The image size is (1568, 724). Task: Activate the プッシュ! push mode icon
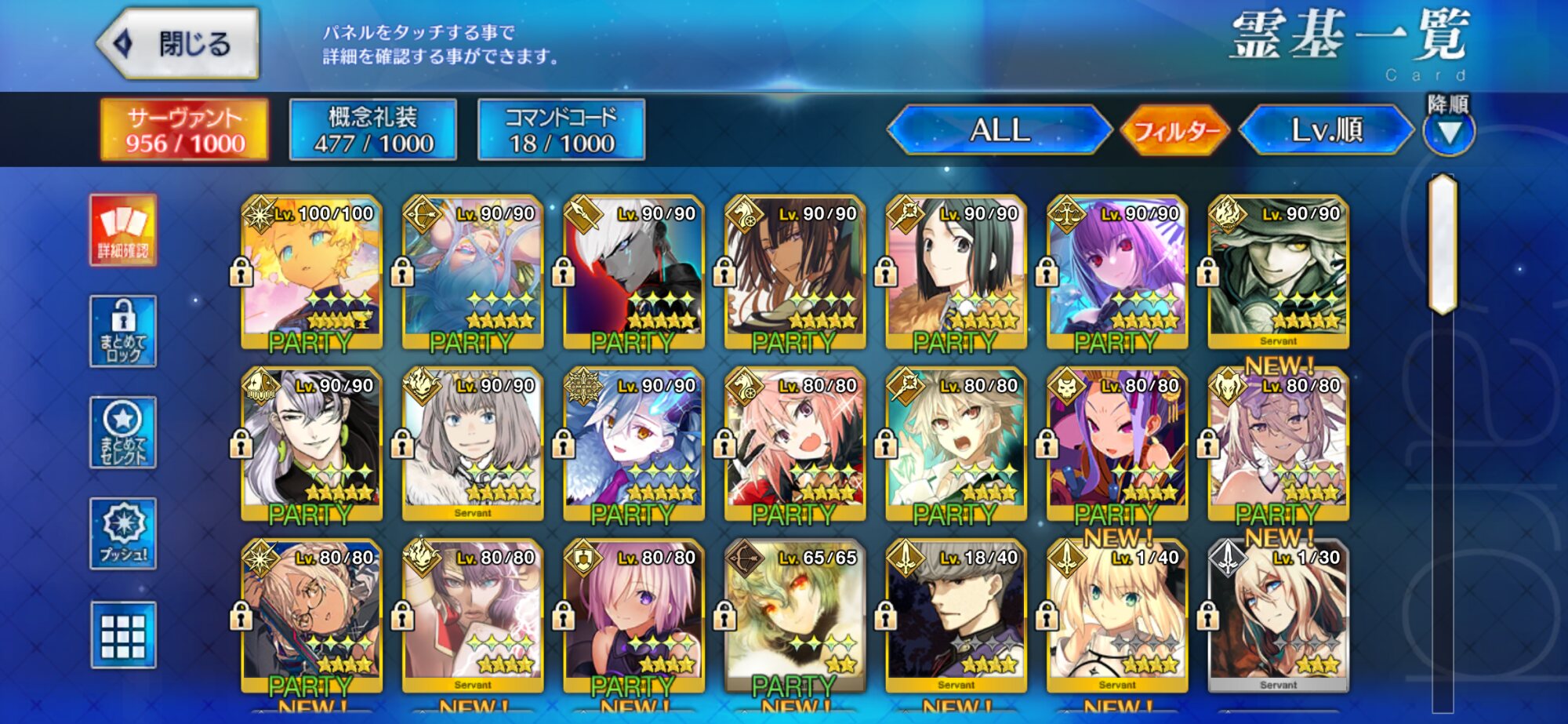point(123,533)
